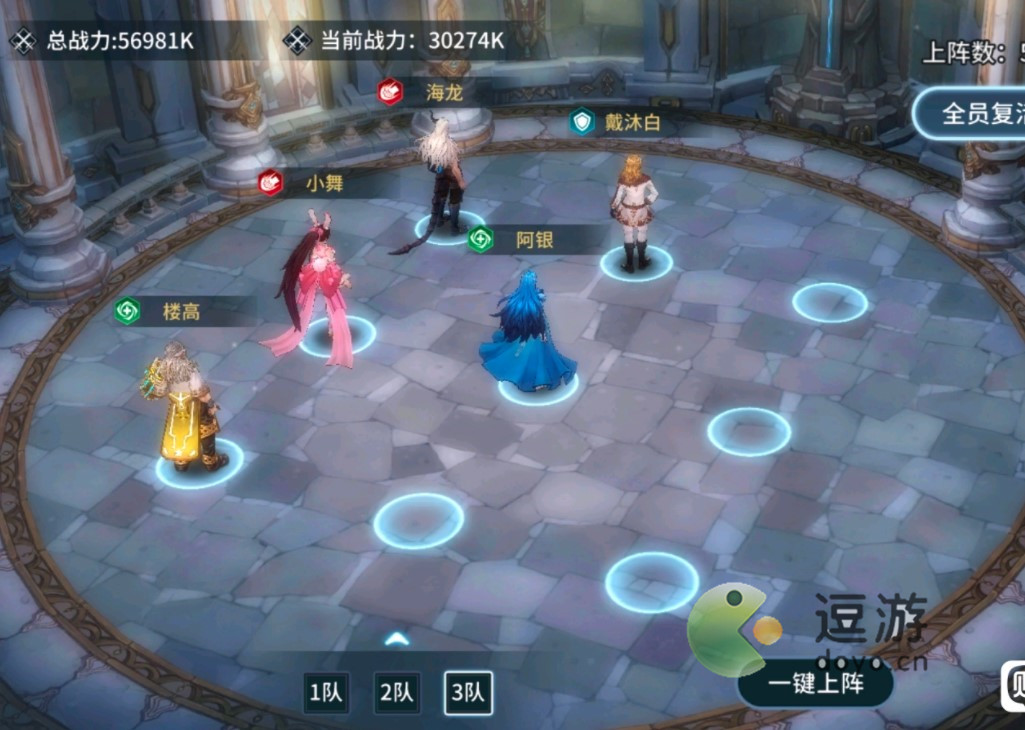Select the 2队 team tab
Viewport: 1025px width, 730px height.
click(397, 692)
